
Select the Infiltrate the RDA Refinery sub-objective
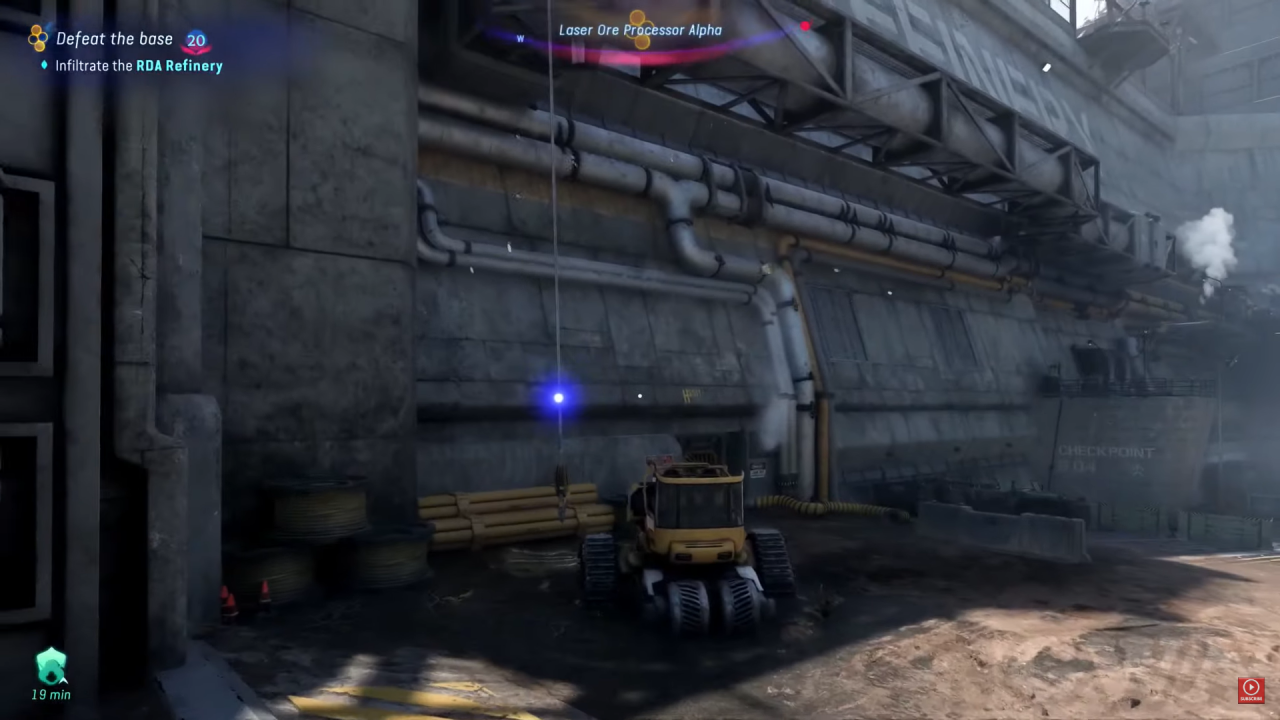coord(139,66)
